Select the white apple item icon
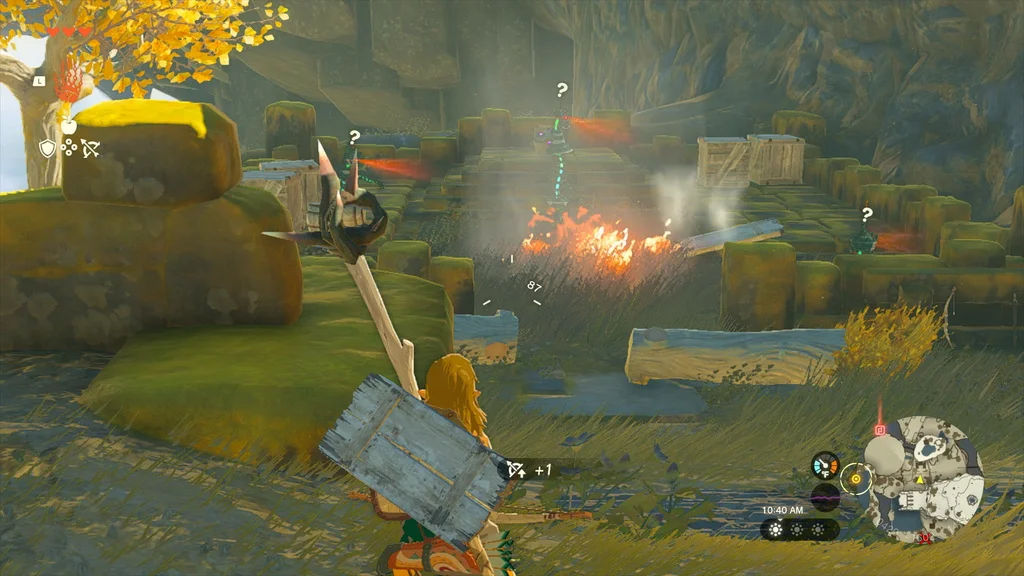Screen dimensions: 1024x576 click(68, 125)
